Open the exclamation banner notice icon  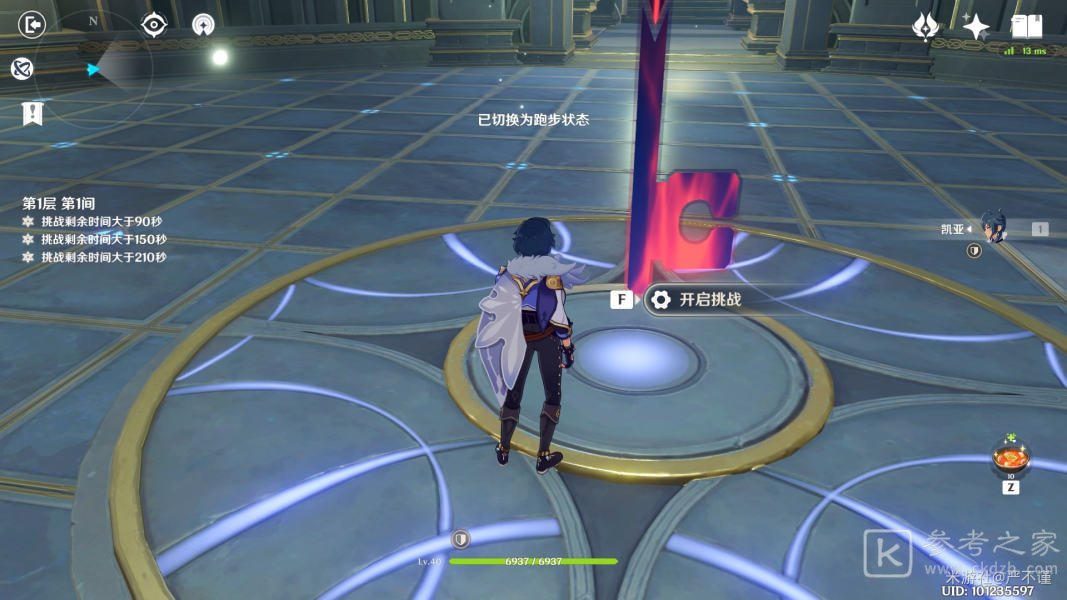click(x=32, y=113)
